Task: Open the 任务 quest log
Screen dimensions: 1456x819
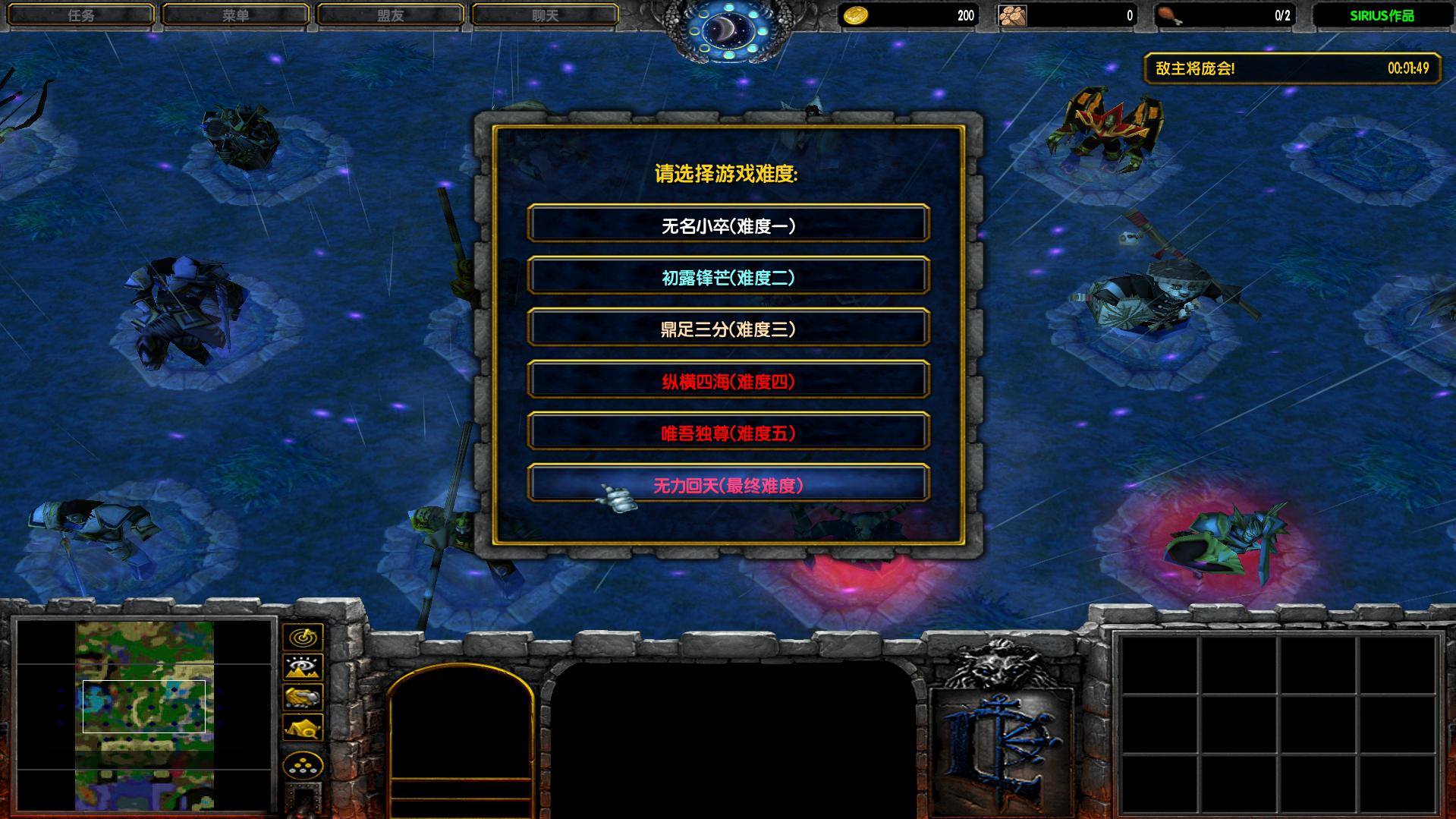Action: click(x=82, y=13)
